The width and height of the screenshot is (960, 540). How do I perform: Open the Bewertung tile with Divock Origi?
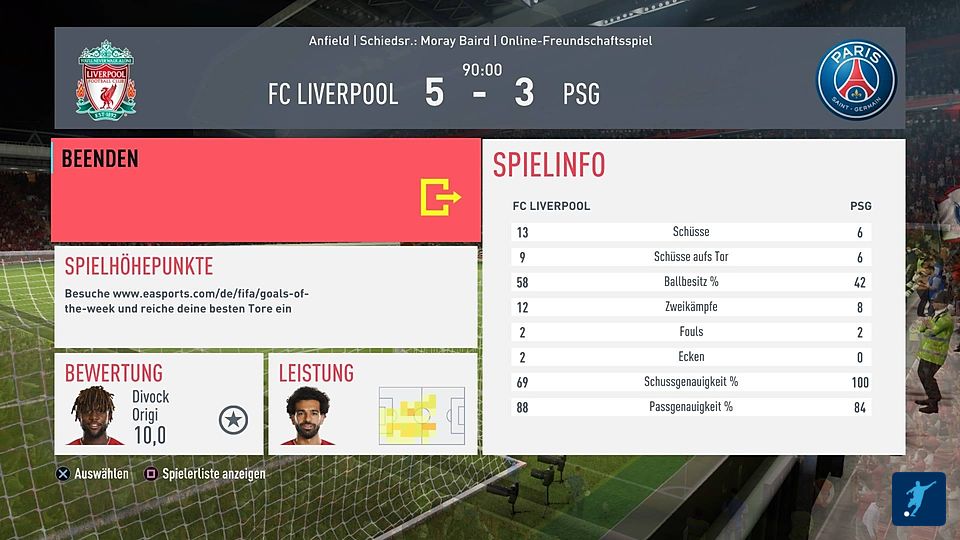[158, 403]
